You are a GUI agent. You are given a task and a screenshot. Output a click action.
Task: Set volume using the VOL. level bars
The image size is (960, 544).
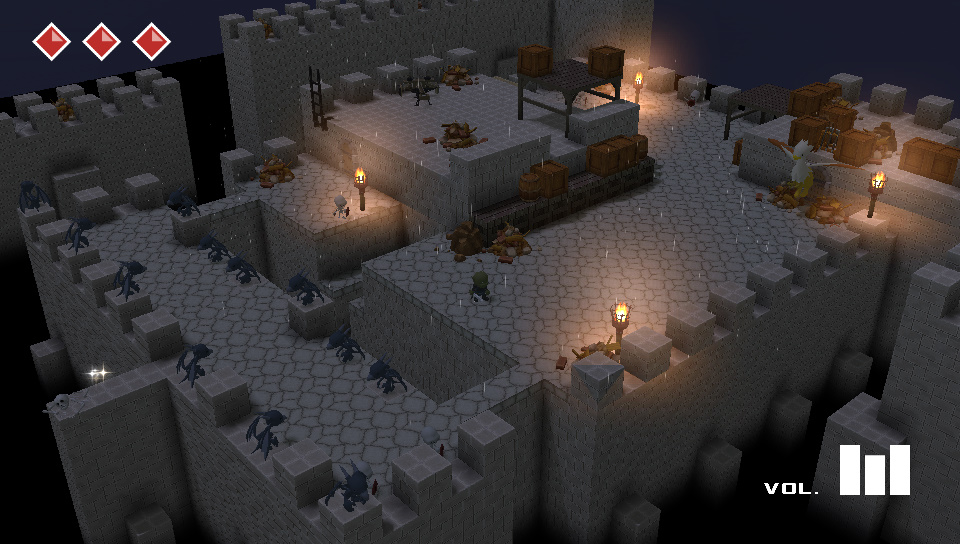pyautogui.click(x=874, y=470)
